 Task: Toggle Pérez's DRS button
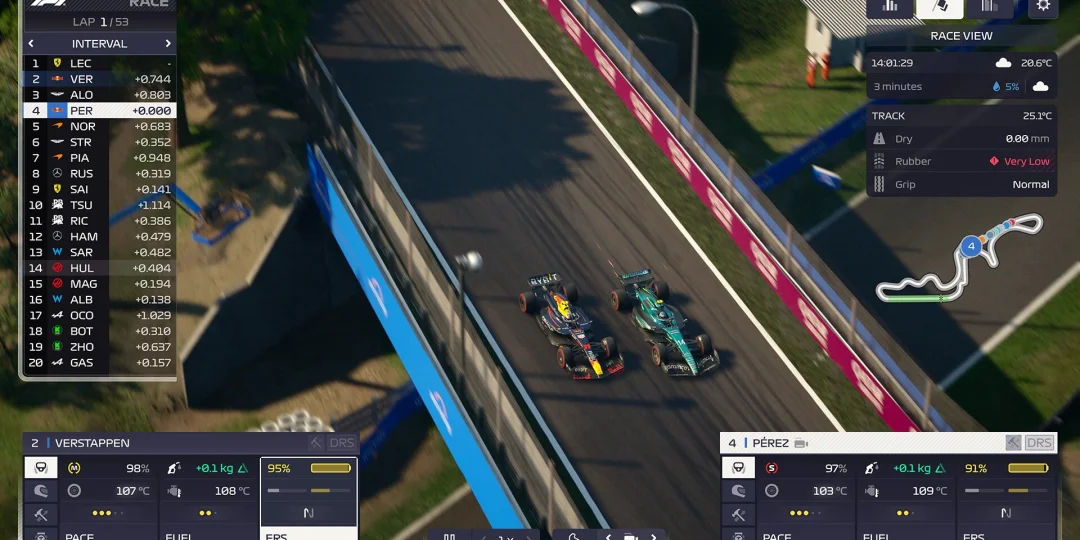[1040, 443]
